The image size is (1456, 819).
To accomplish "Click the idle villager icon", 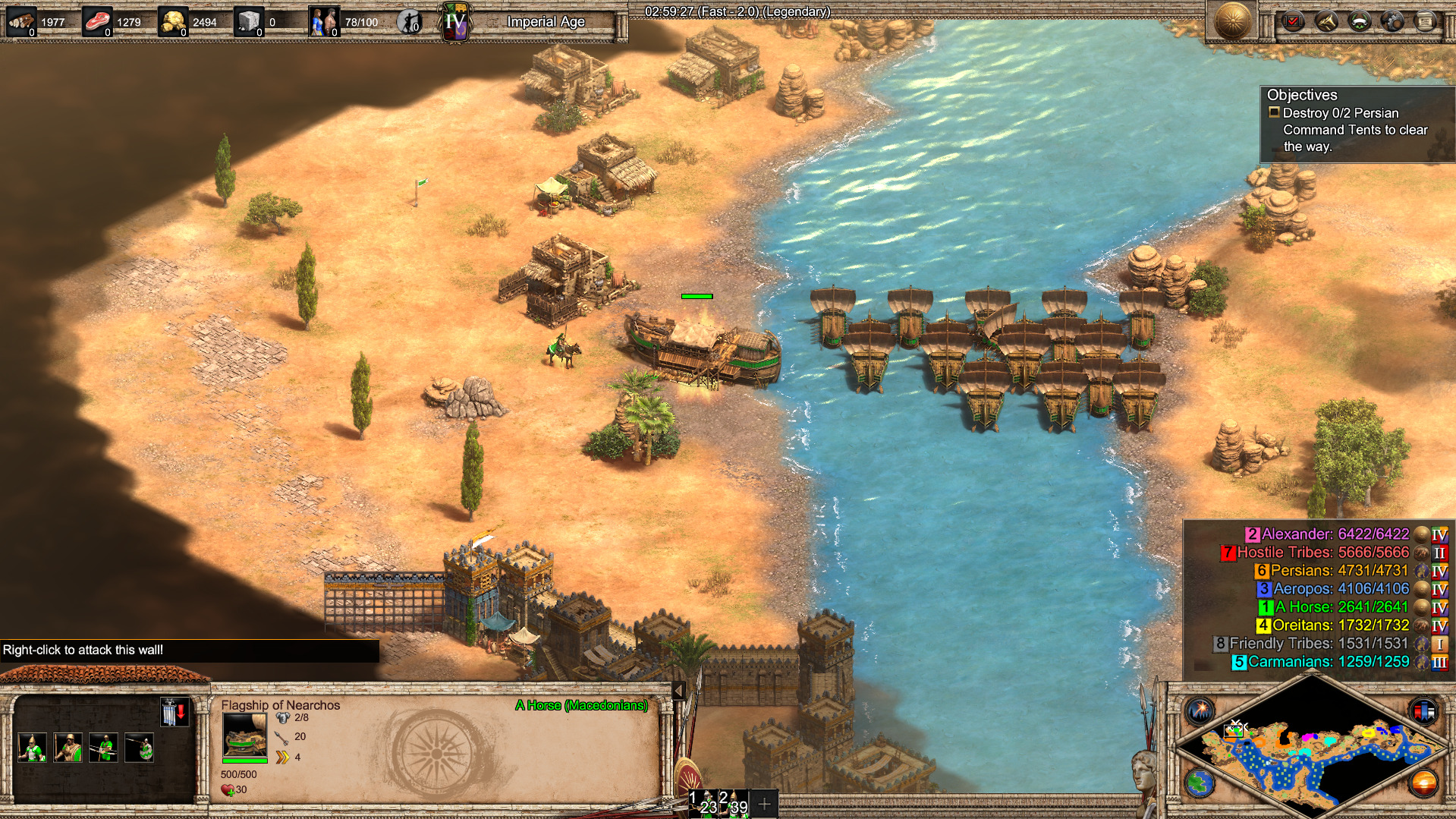I will [410, 22].
